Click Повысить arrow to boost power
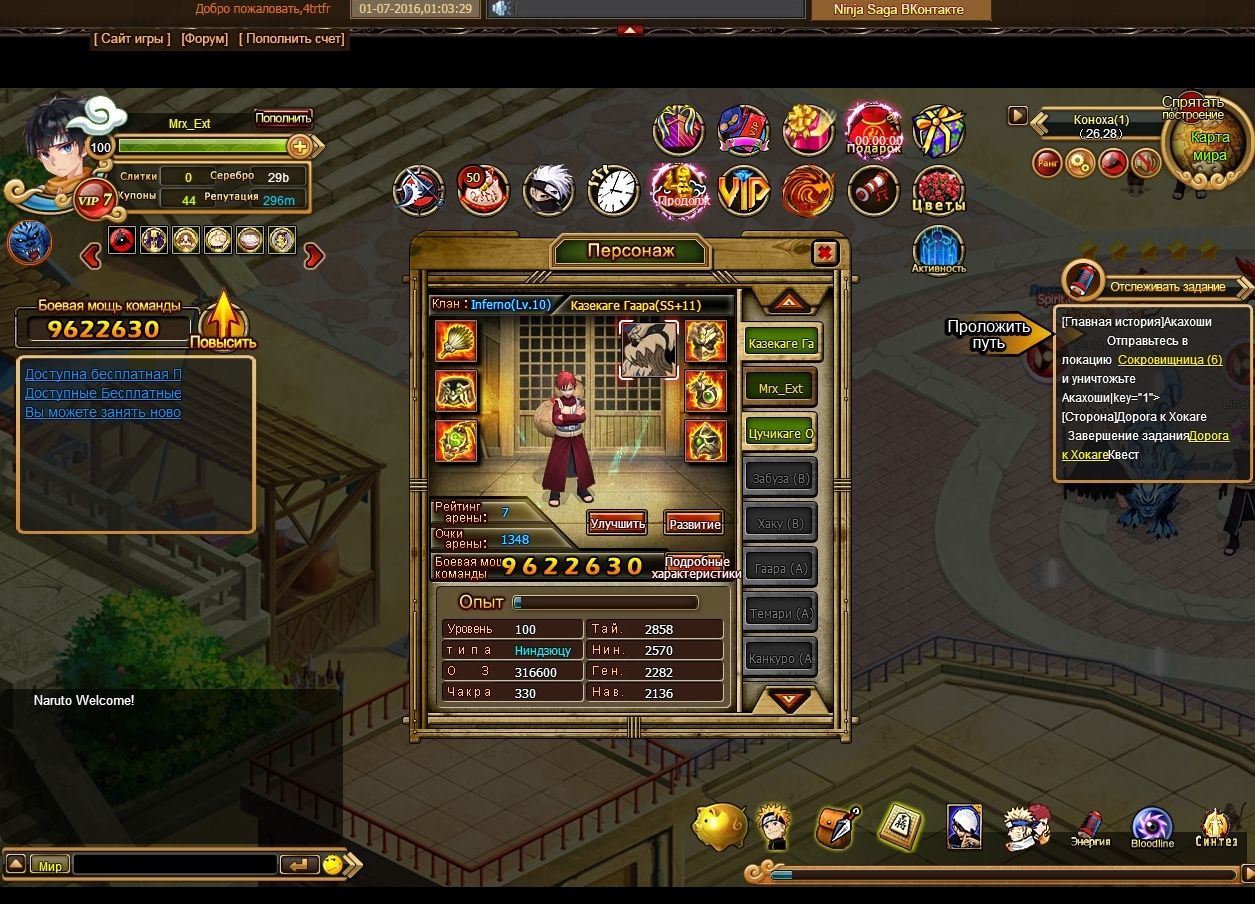The width and height of the screenshot is (1255, 904). 223,320
